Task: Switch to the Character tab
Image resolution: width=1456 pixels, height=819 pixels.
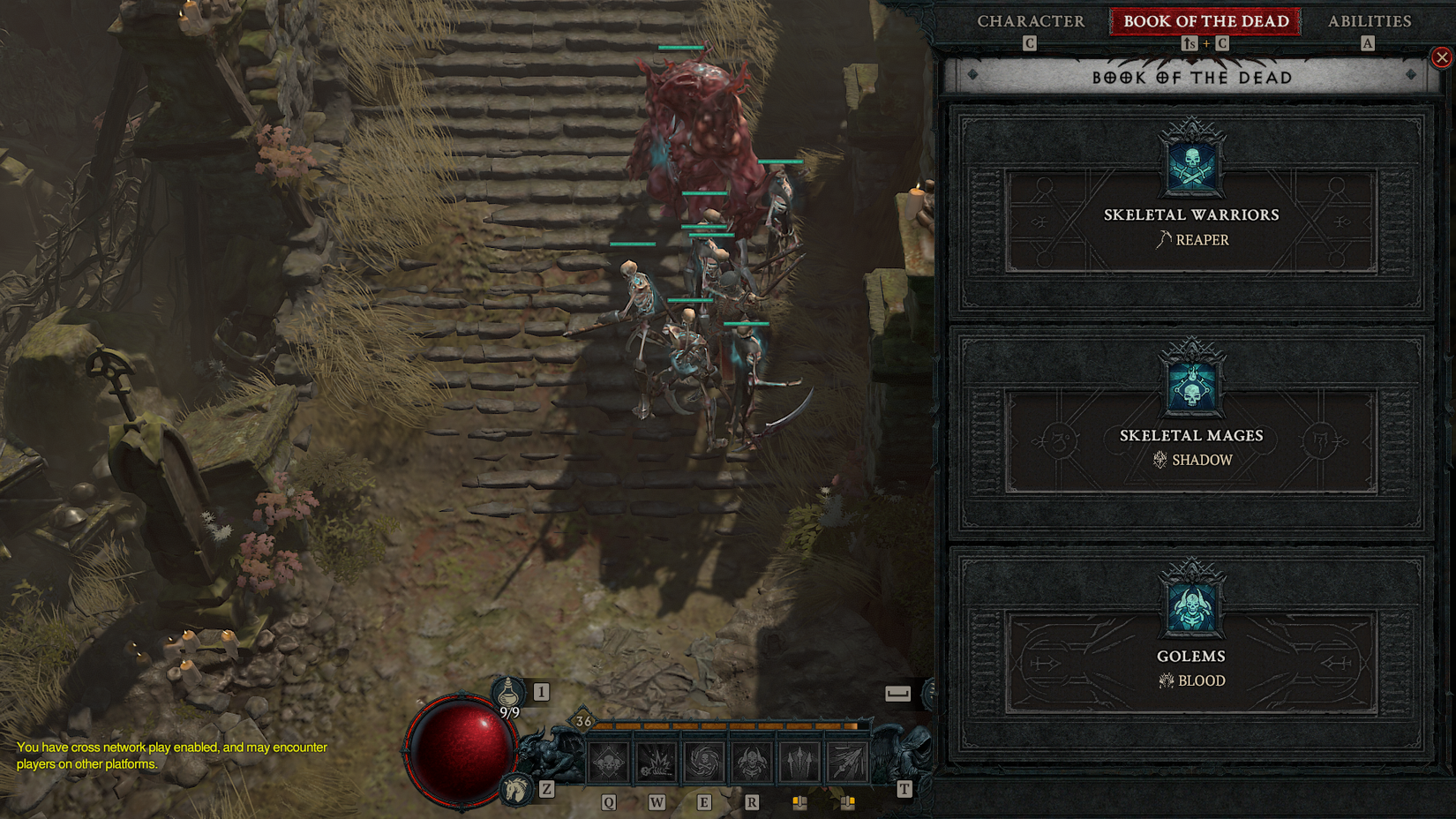Action: click(1030, 20)
